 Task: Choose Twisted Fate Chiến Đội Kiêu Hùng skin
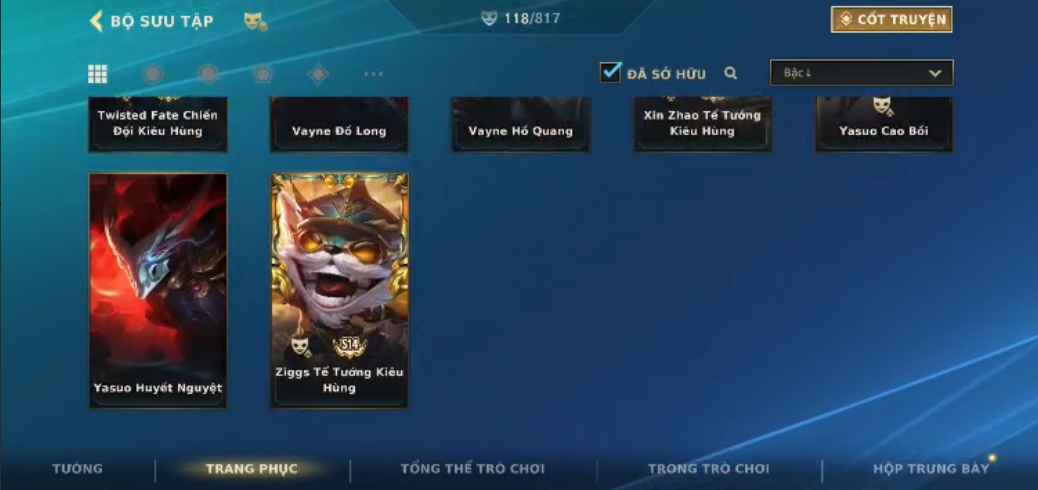point(158,125)
